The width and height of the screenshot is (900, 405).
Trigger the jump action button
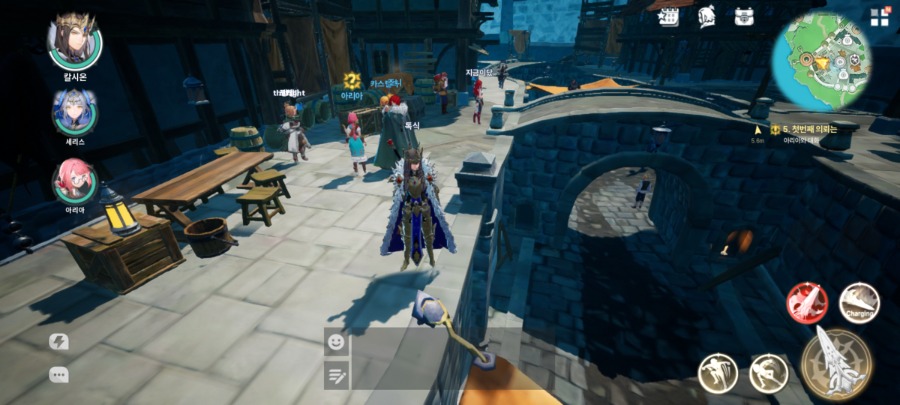pos(718,373)
